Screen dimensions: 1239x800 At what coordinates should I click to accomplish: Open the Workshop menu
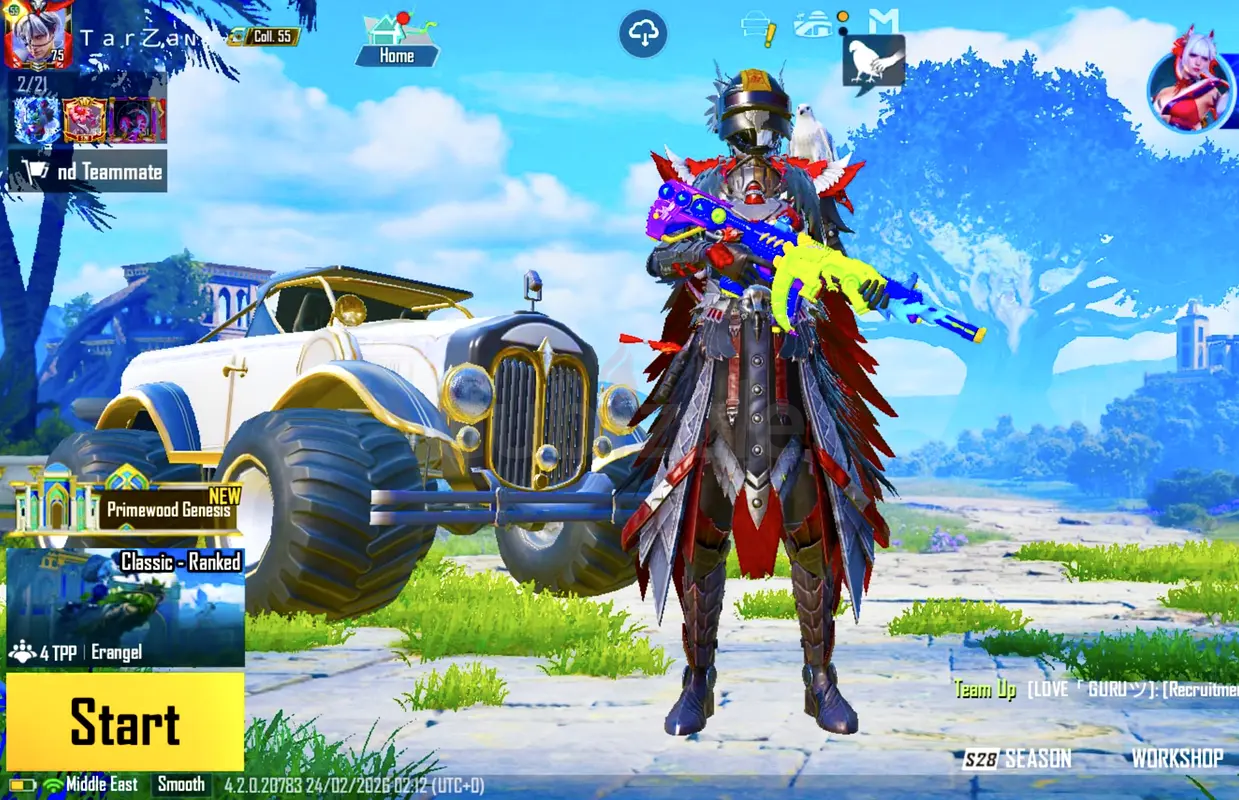[x=1177, y=759]
